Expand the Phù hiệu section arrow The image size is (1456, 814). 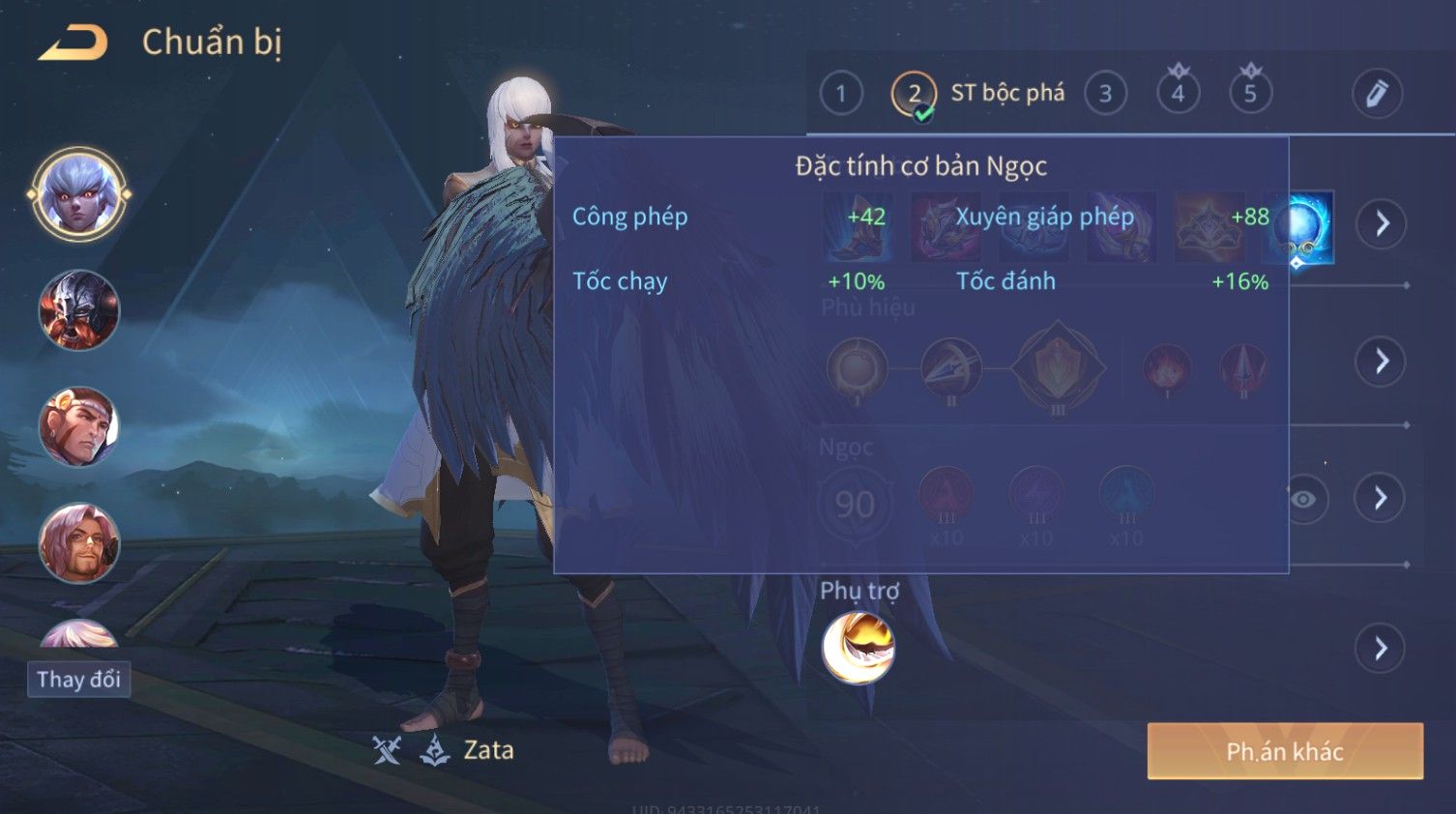click(x=1381, y=362)
